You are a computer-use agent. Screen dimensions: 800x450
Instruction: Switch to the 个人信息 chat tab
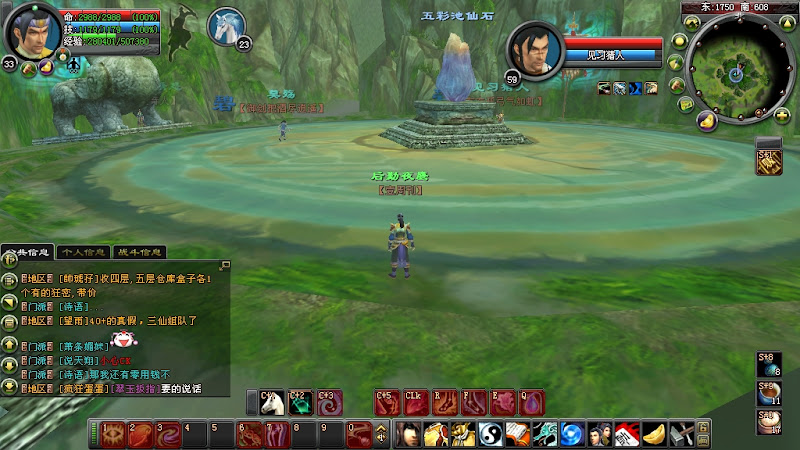tap(82, 252)
